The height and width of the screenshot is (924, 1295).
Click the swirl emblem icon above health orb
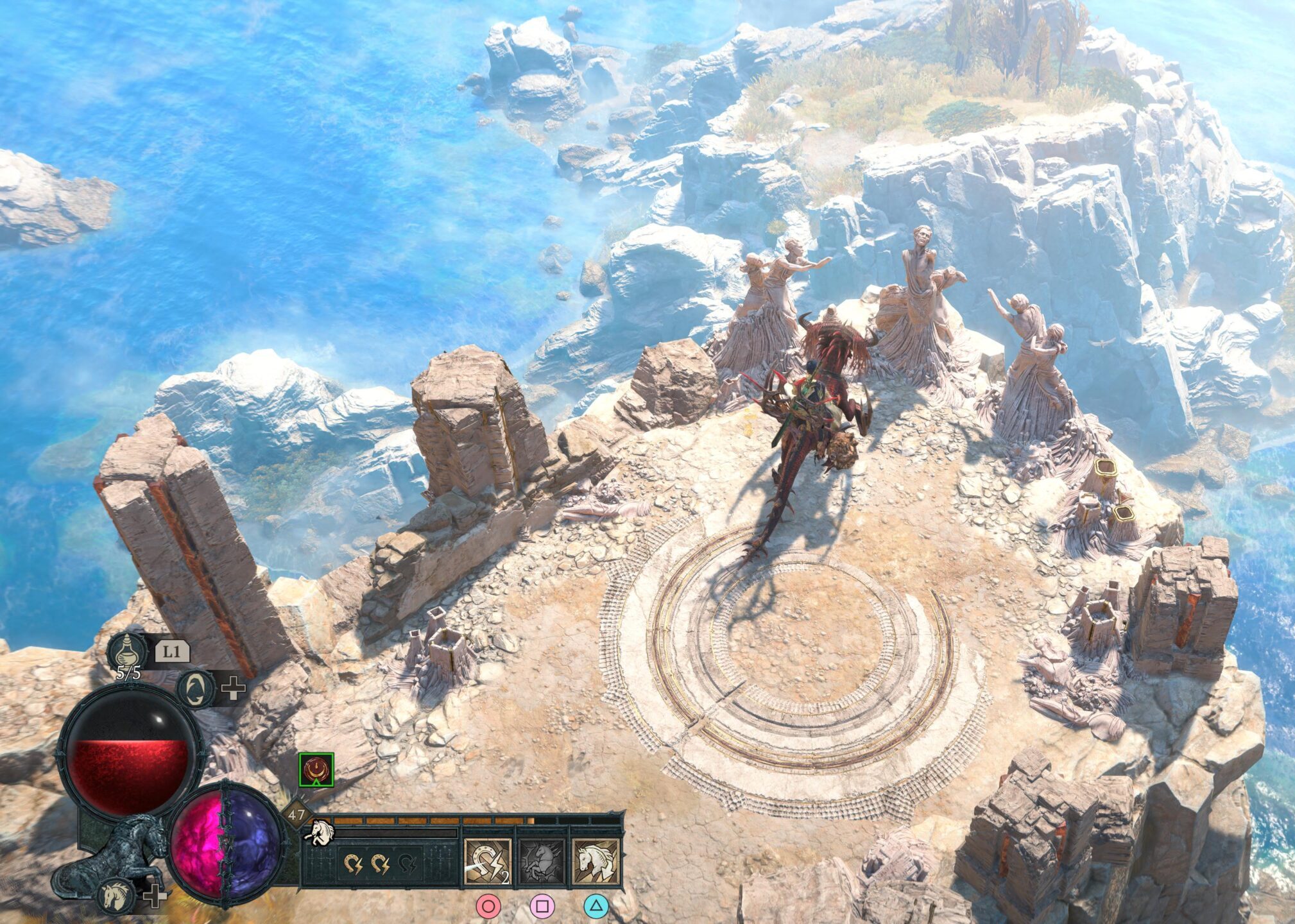point(196,689)
